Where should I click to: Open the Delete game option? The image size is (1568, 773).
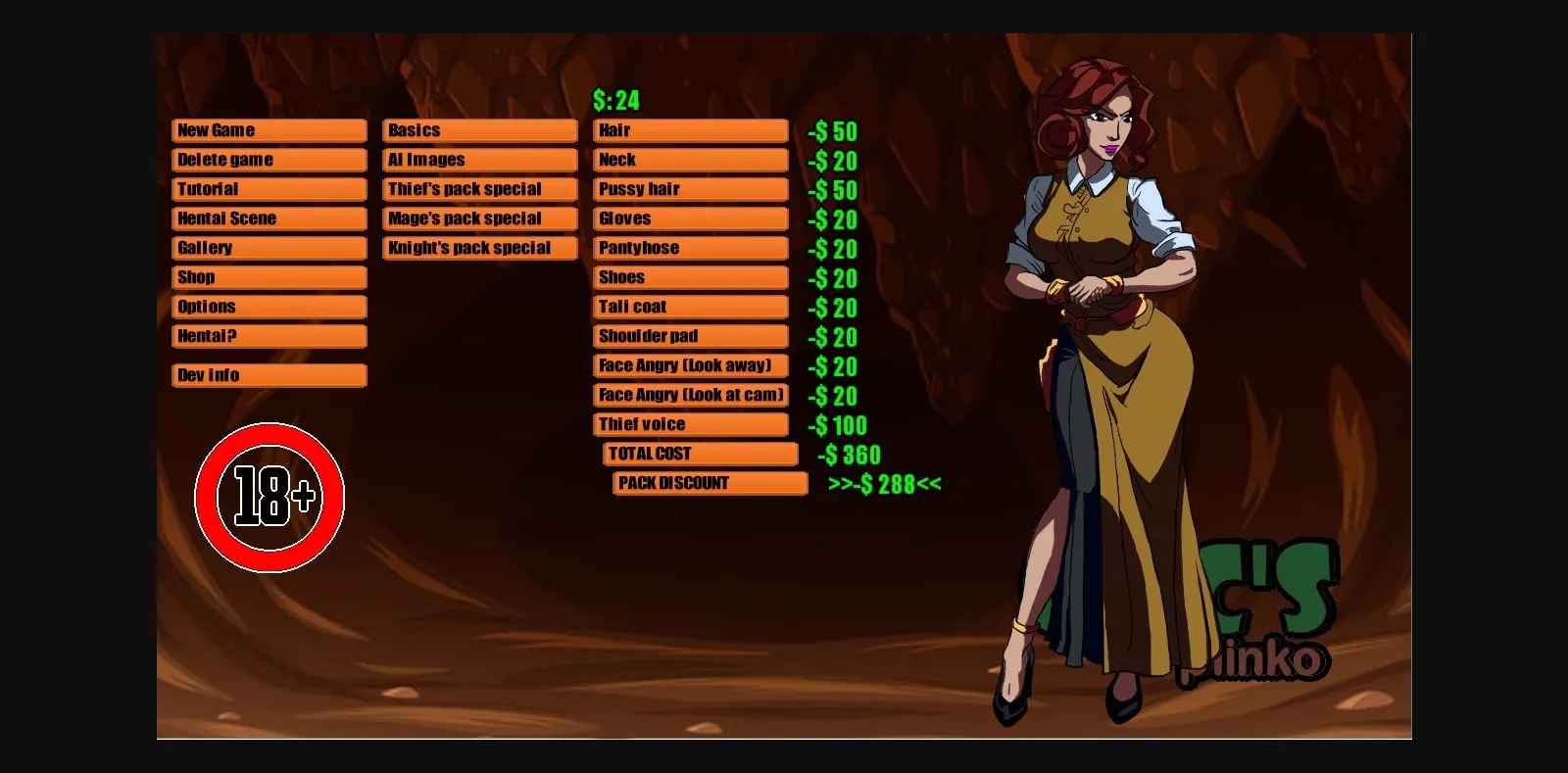(269, 159)
